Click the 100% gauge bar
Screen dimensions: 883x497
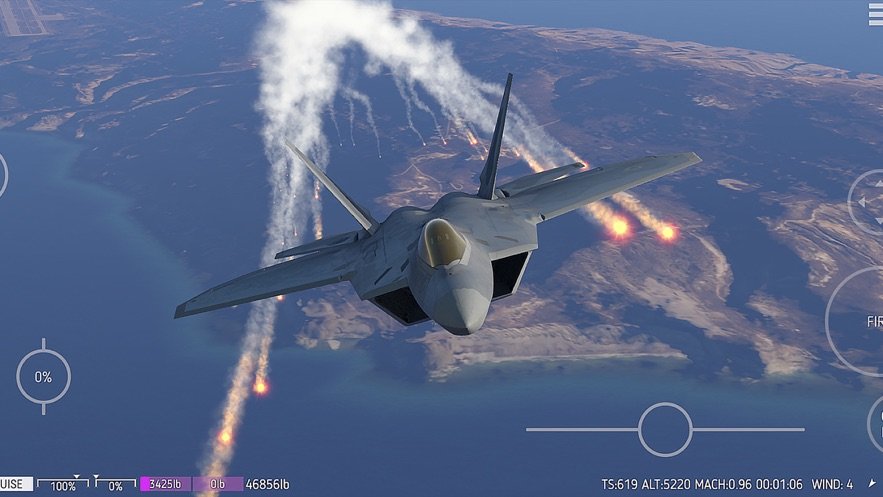pos(63,485)
